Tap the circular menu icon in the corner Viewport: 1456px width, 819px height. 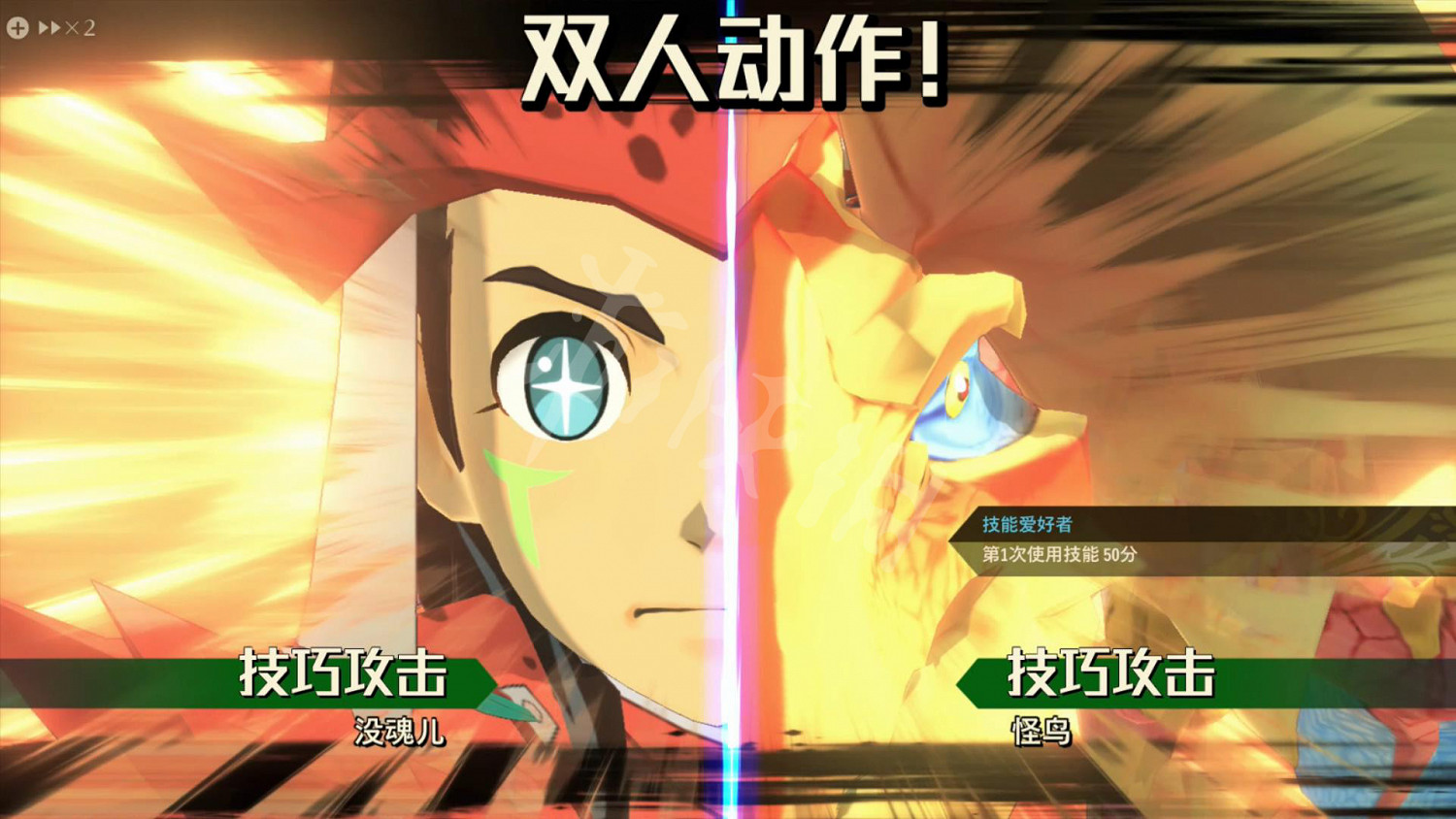16,27
